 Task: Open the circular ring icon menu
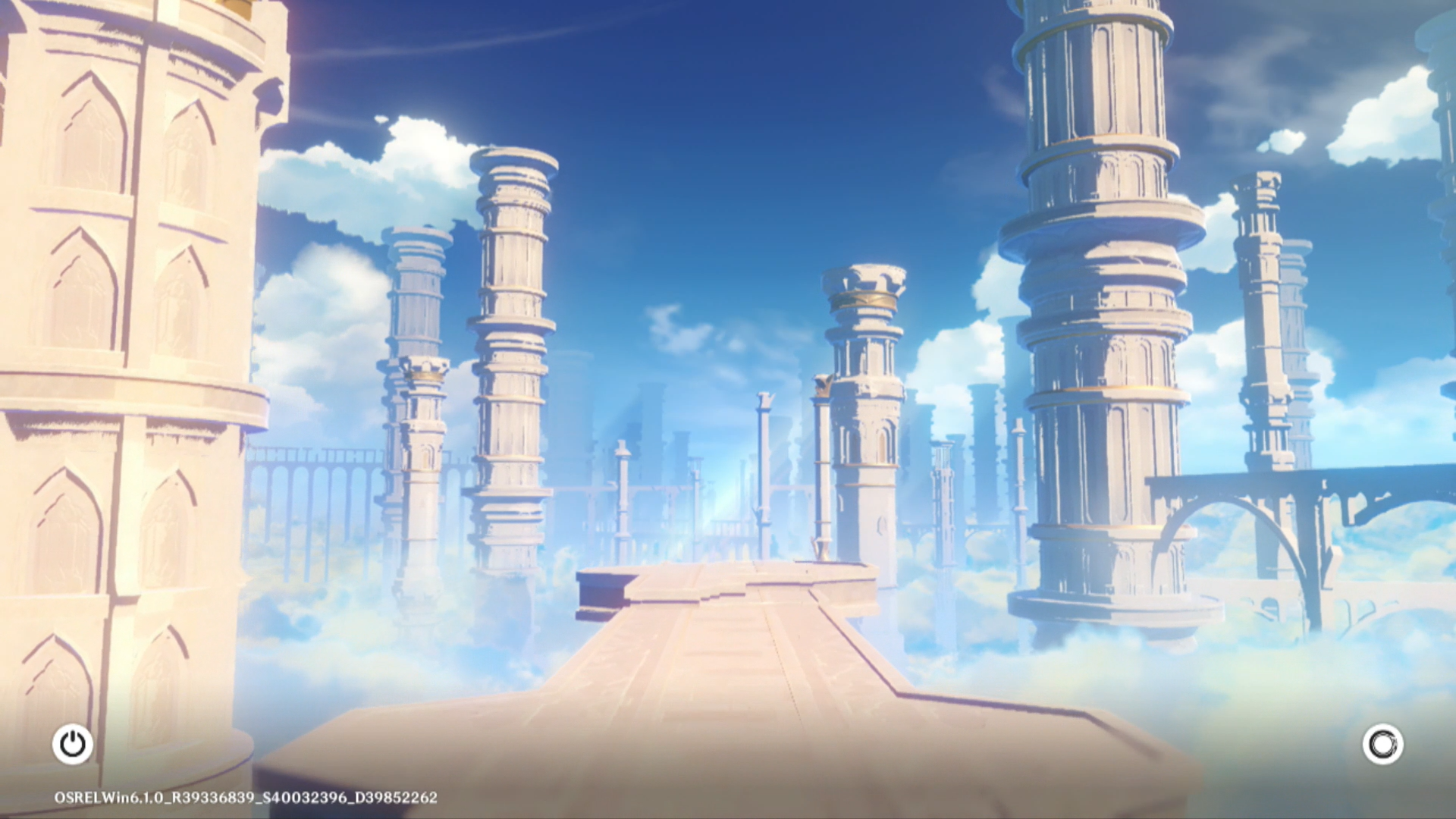pos(1382,744)
